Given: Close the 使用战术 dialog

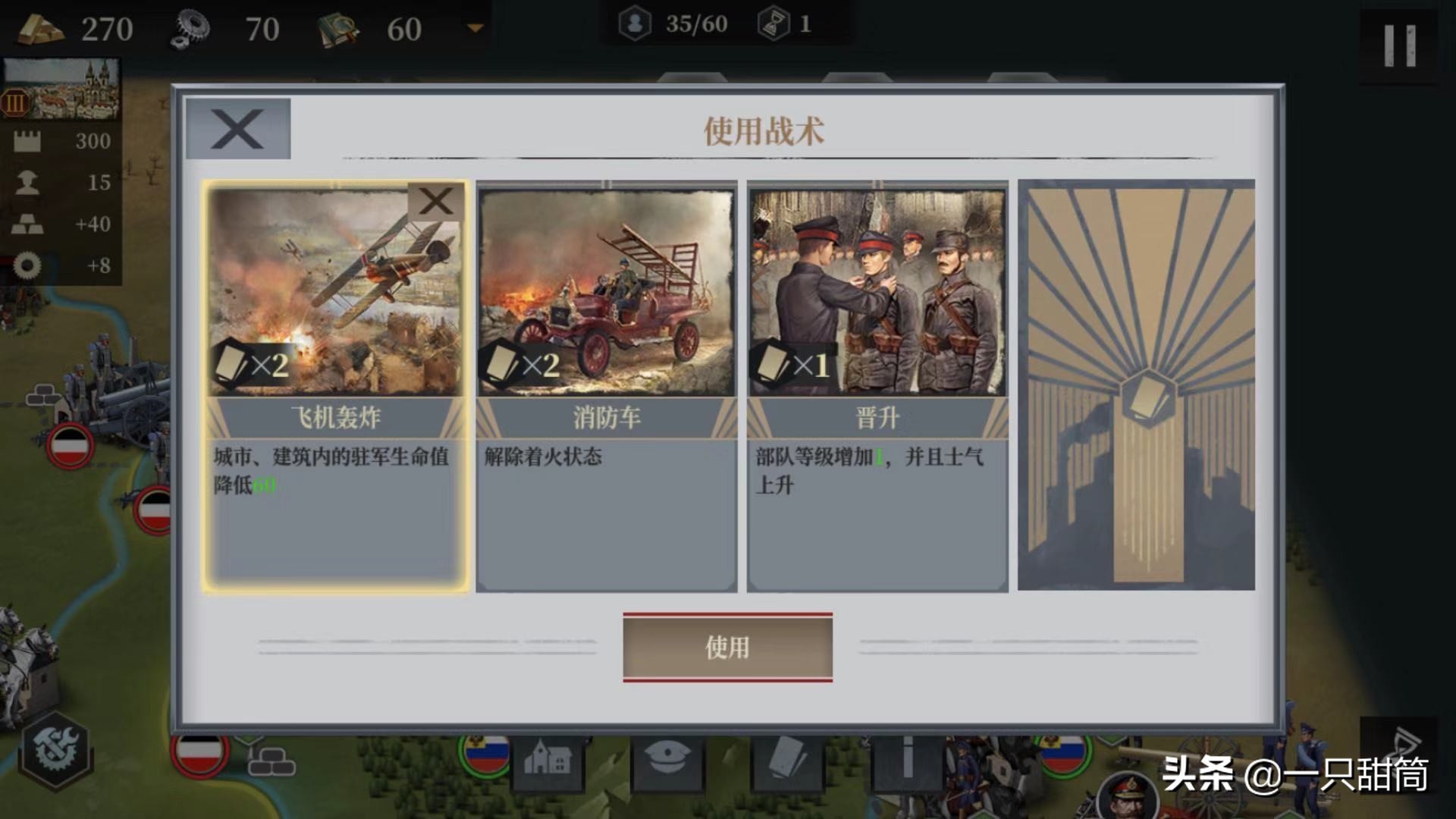Looking at the screenshot, I should (x=237, y=129).
